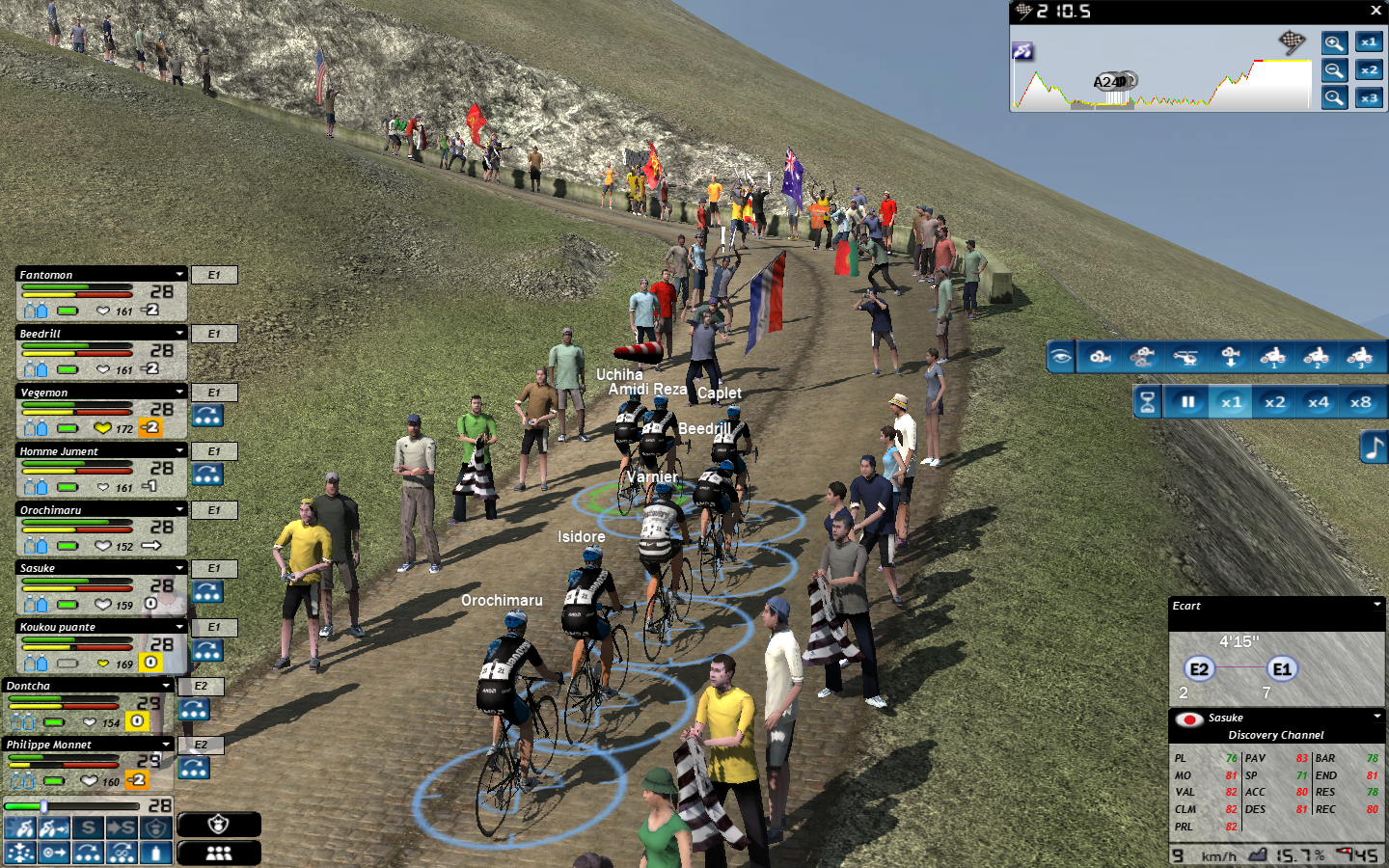Open the Ecart panel dropdown
1389x868 pixels.
pyautogui.click(x=1376, y=606)
